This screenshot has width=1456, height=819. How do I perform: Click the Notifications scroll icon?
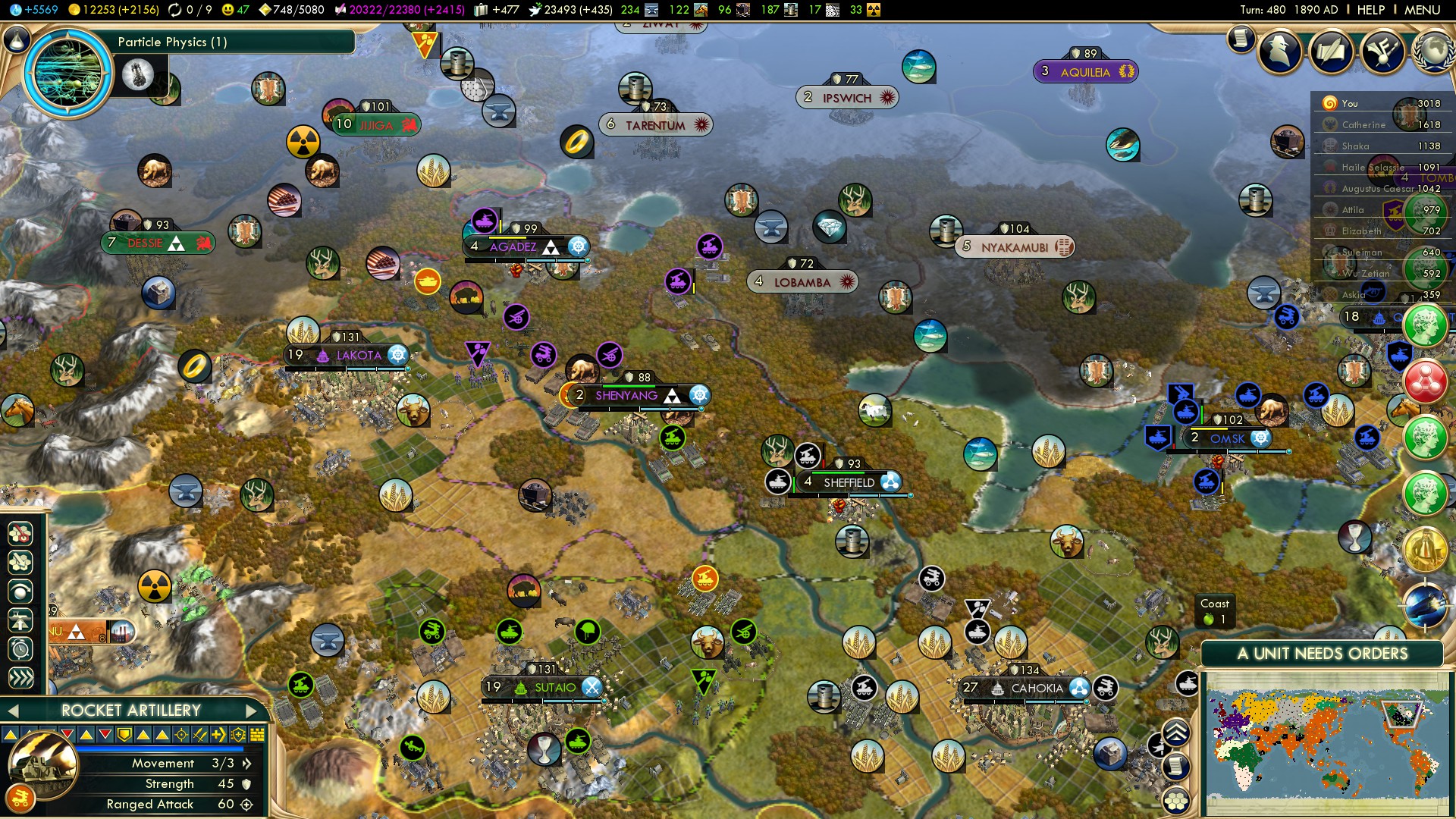pyautogui.click(x=1241, y=41)
